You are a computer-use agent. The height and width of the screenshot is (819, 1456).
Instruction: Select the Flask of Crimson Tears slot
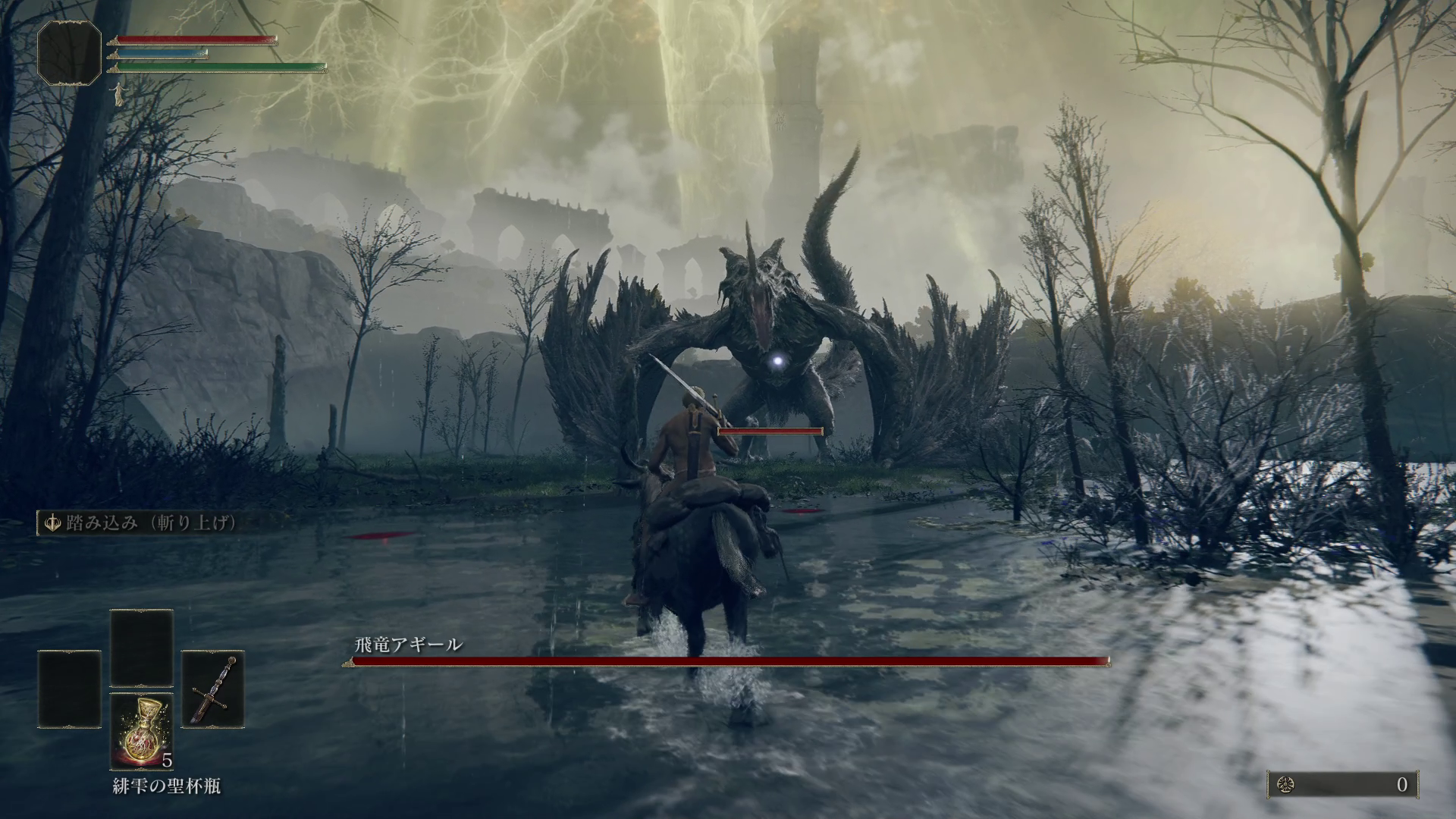click(142, 731)
